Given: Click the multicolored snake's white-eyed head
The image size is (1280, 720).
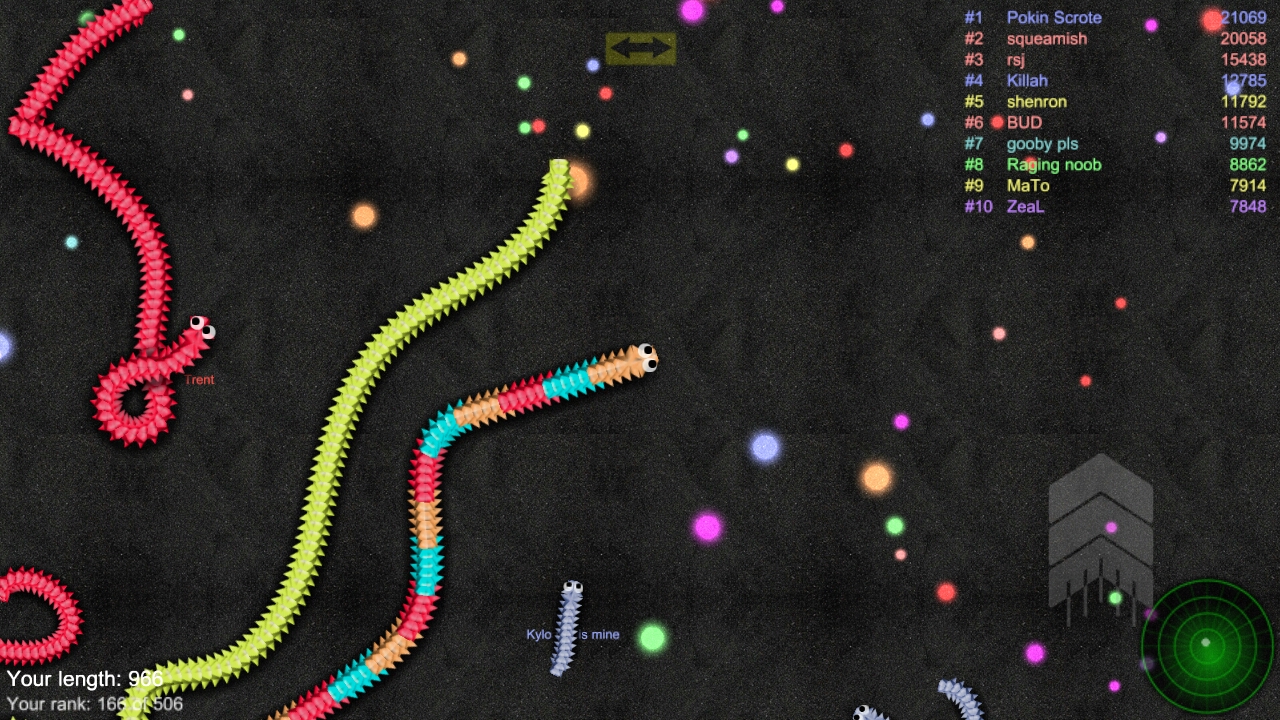Looking at the screenshot, I should 647,360.
